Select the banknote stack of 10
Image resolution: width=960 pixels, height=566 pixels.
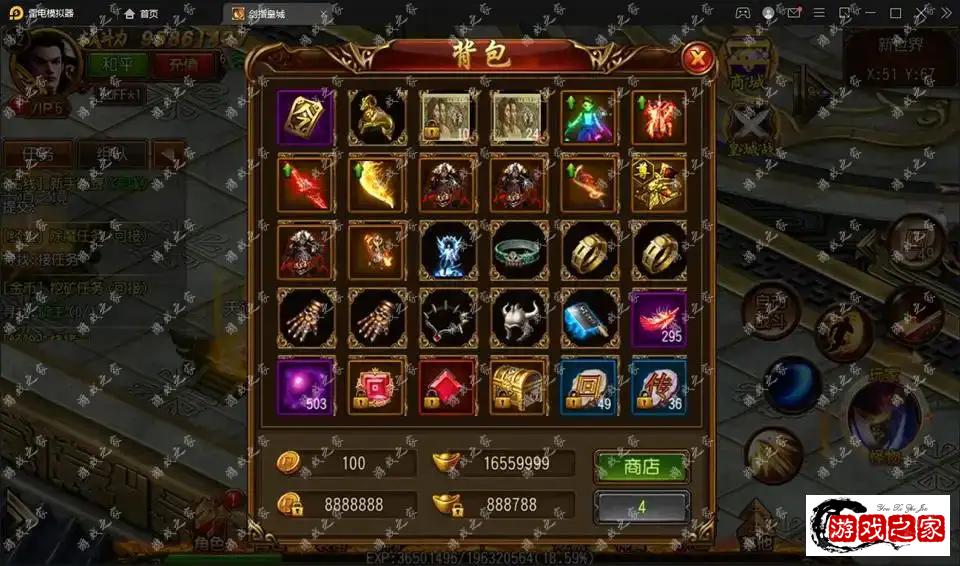tap(447, 118)
